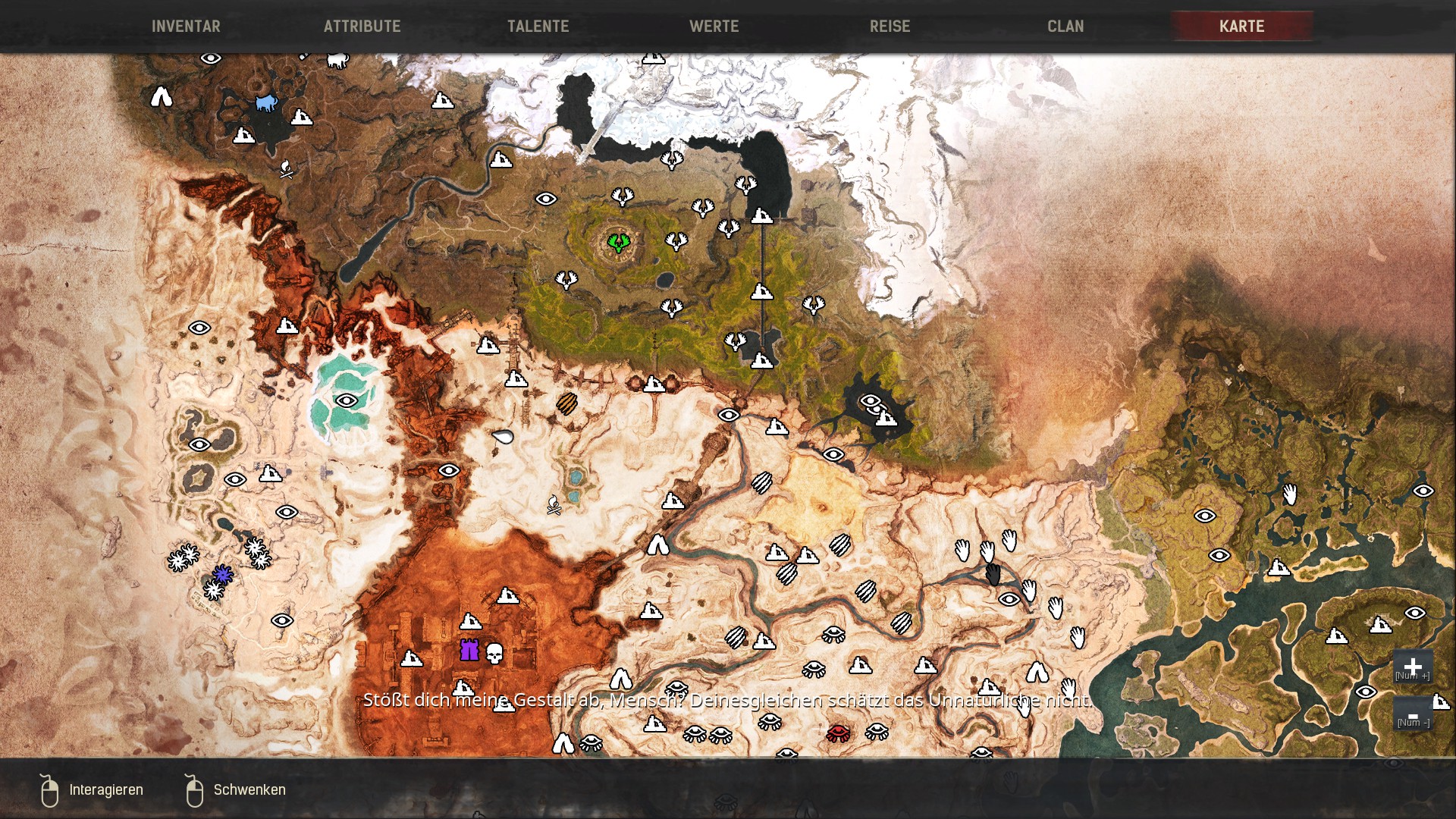Select the blue animal map marker
Image resolution: width=1456 pixels, height=819 pixels.
265,102
